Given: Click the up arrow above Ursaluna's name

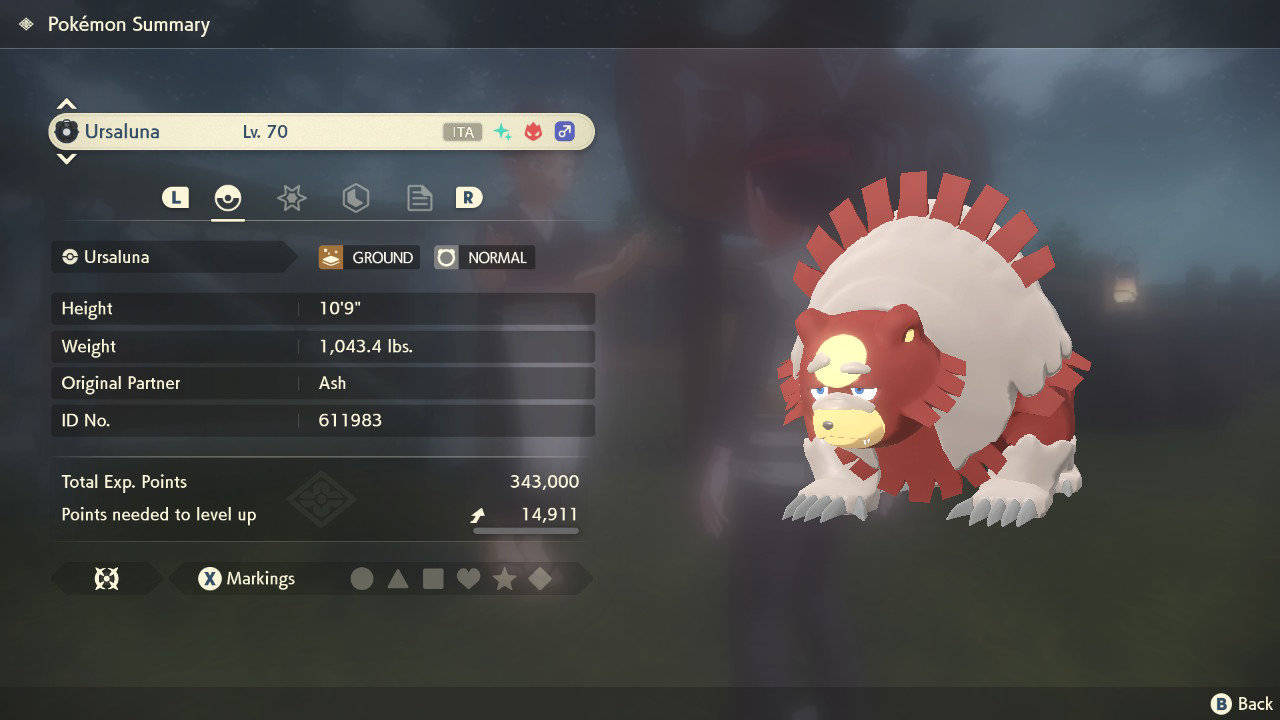Looking at the screenshot, I should (x=66, y=105).
